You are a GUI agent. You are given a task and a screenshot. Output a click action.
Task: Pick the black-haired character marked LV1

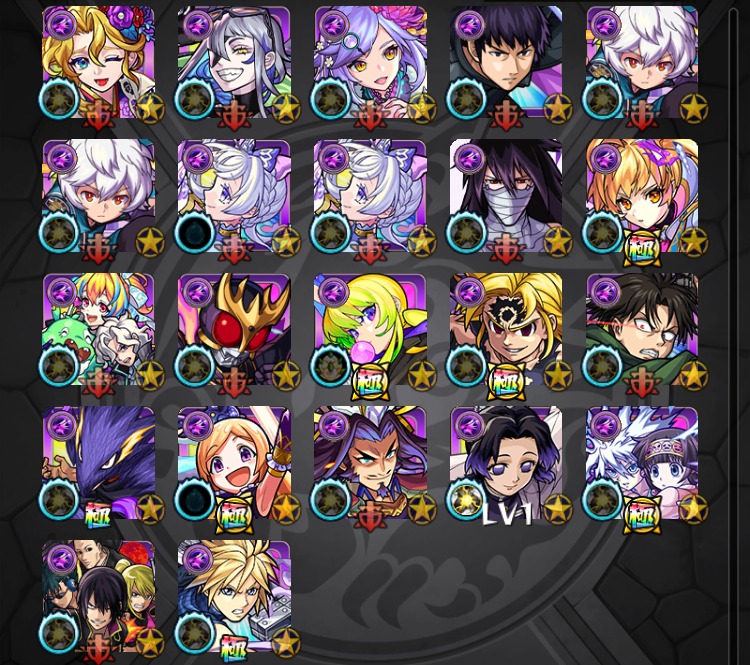(x=506, y=464)
